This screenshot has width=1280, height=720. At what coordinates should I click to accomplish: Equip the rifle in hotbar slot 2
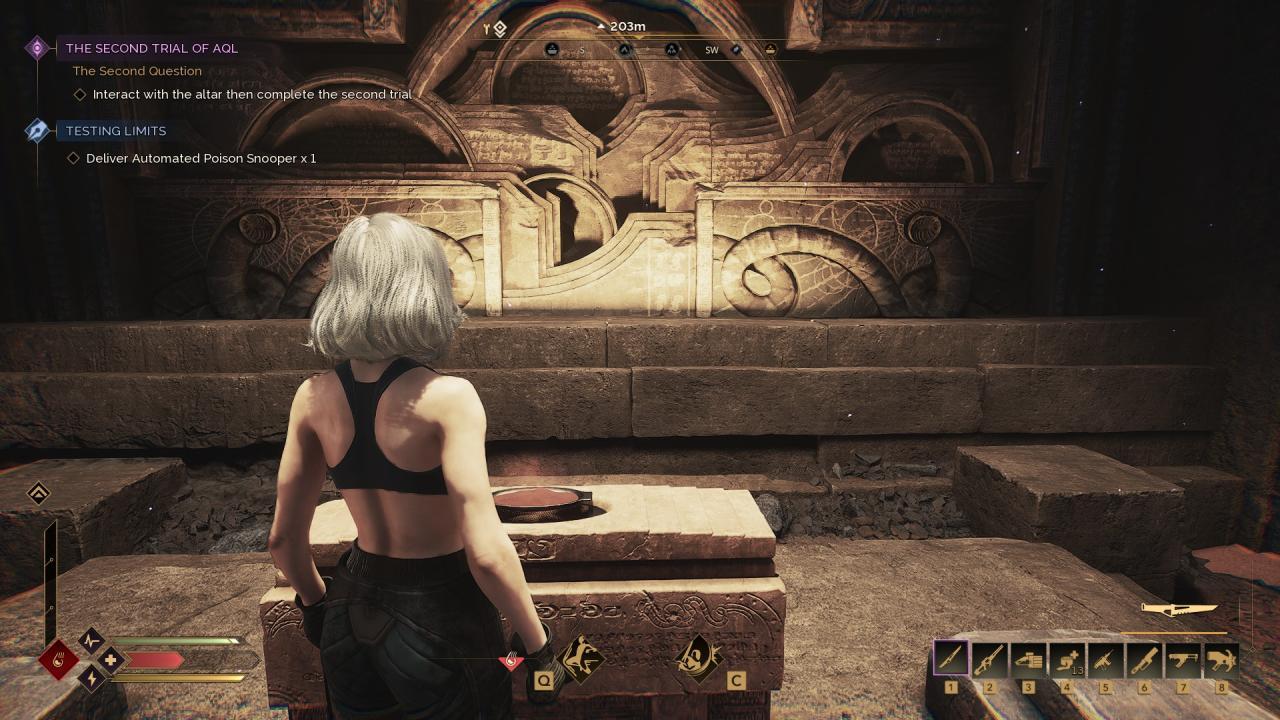coord(989,659)
